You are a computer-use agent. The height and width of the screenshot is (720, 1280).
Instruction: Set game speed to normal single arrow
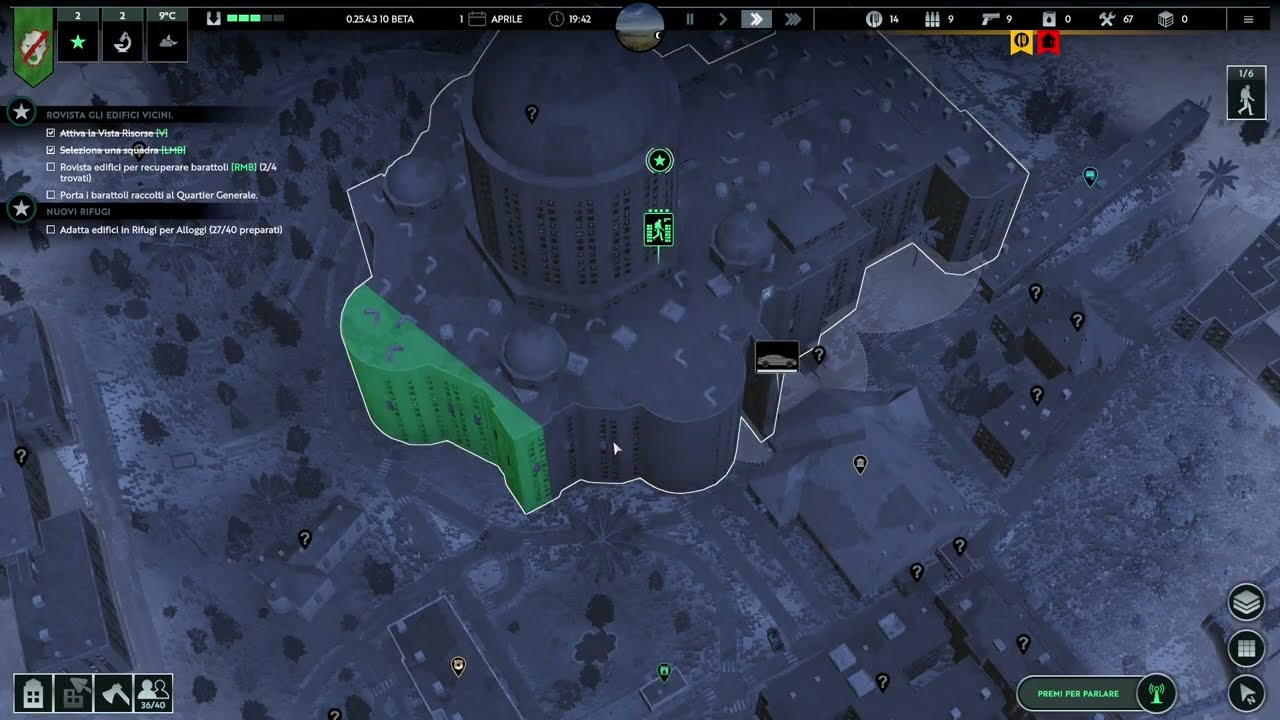coord(723,19)
